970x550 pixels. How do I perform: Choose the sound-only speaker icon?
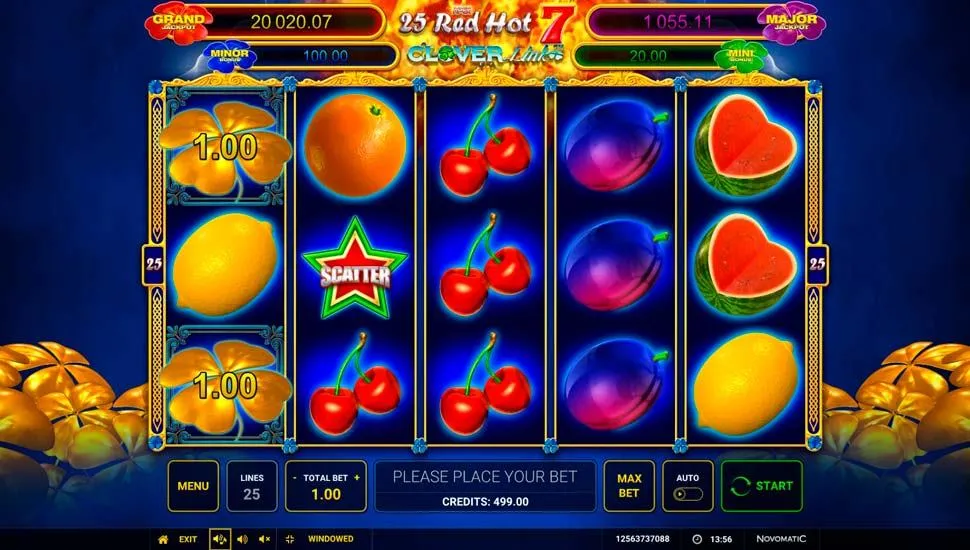(x=242, y=539)
